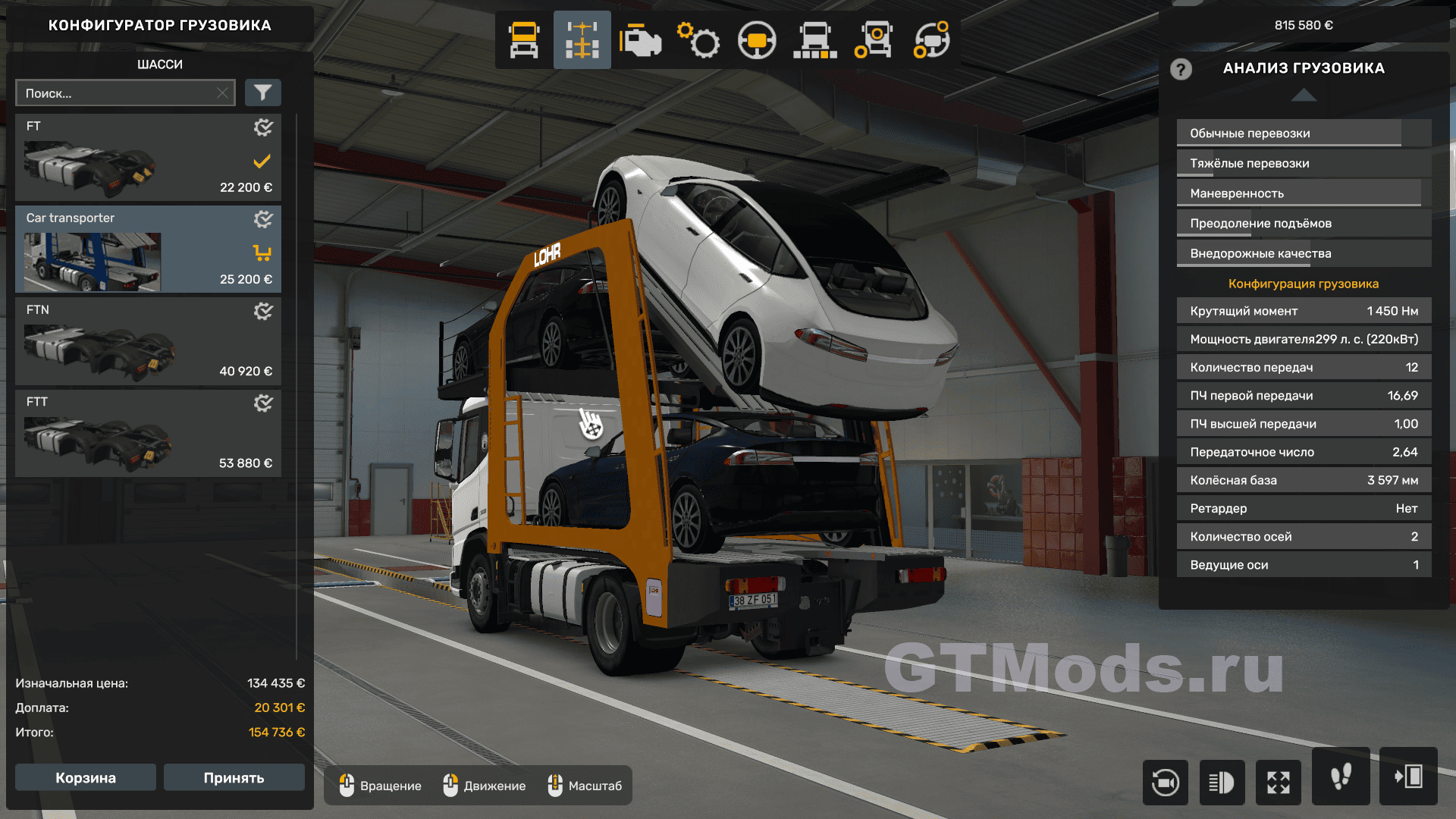Open the Корзина cart
This screenshot has height=819, width=1456.
[x=86, y=777]
